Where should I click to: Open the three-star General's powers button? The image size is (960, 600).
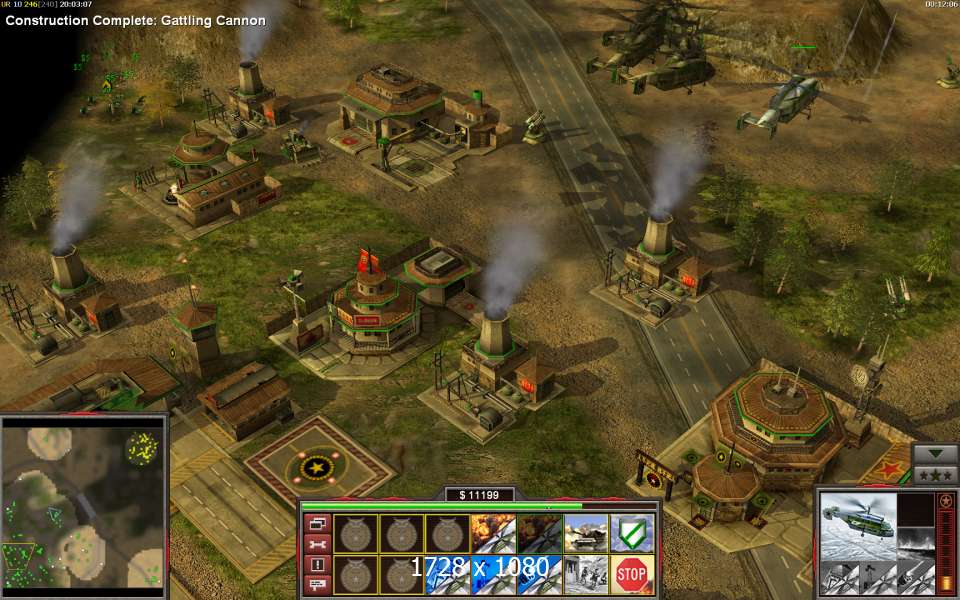pyautogui.click(x=936, y=474)
